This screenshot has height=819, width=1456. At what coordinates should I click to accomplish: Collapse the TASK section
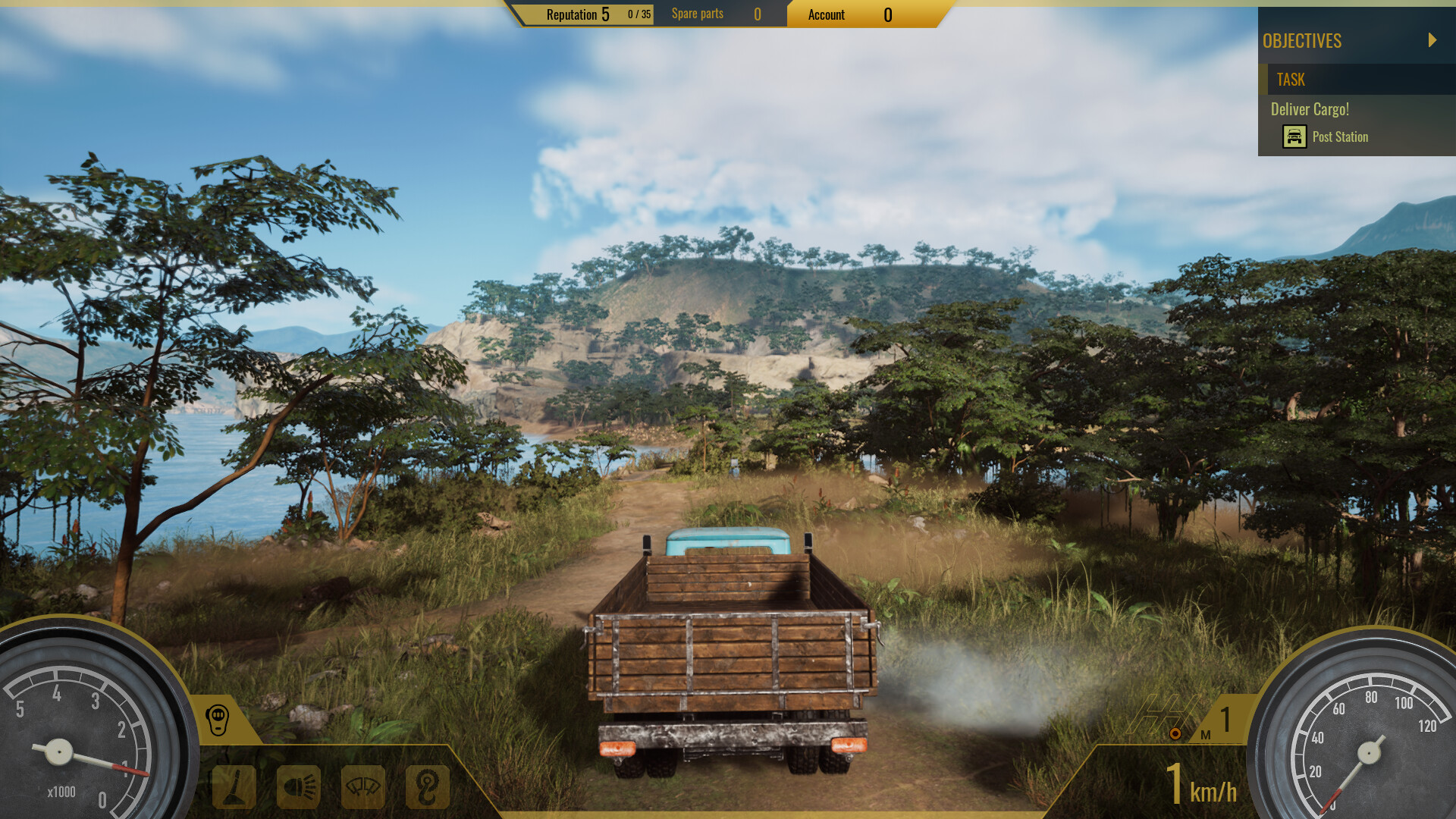tap(1292, 80)
